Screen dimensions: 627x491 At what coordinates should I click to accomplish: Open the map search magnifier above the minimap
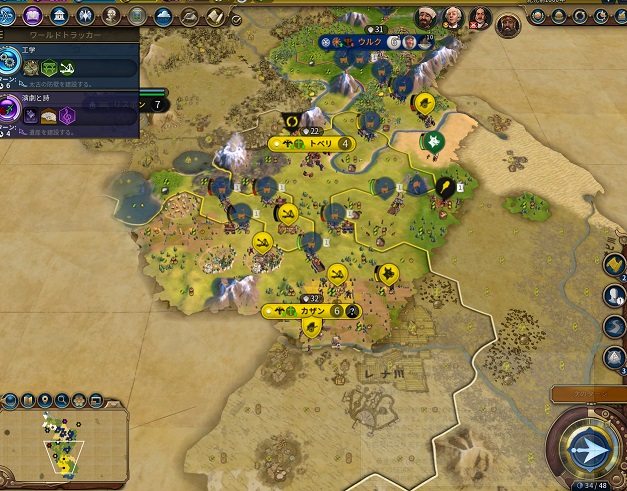61,401
